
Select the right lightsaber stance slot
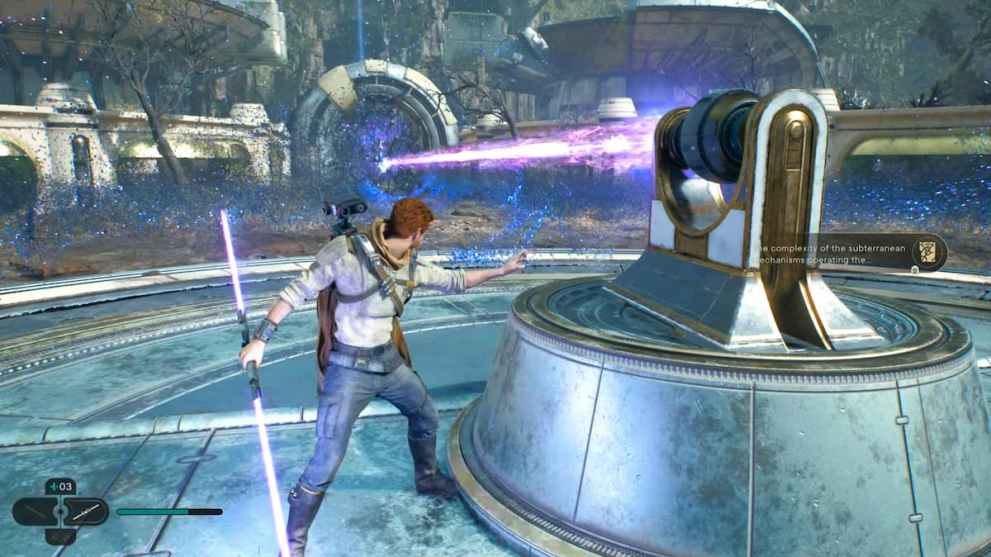tap(87, 512)
